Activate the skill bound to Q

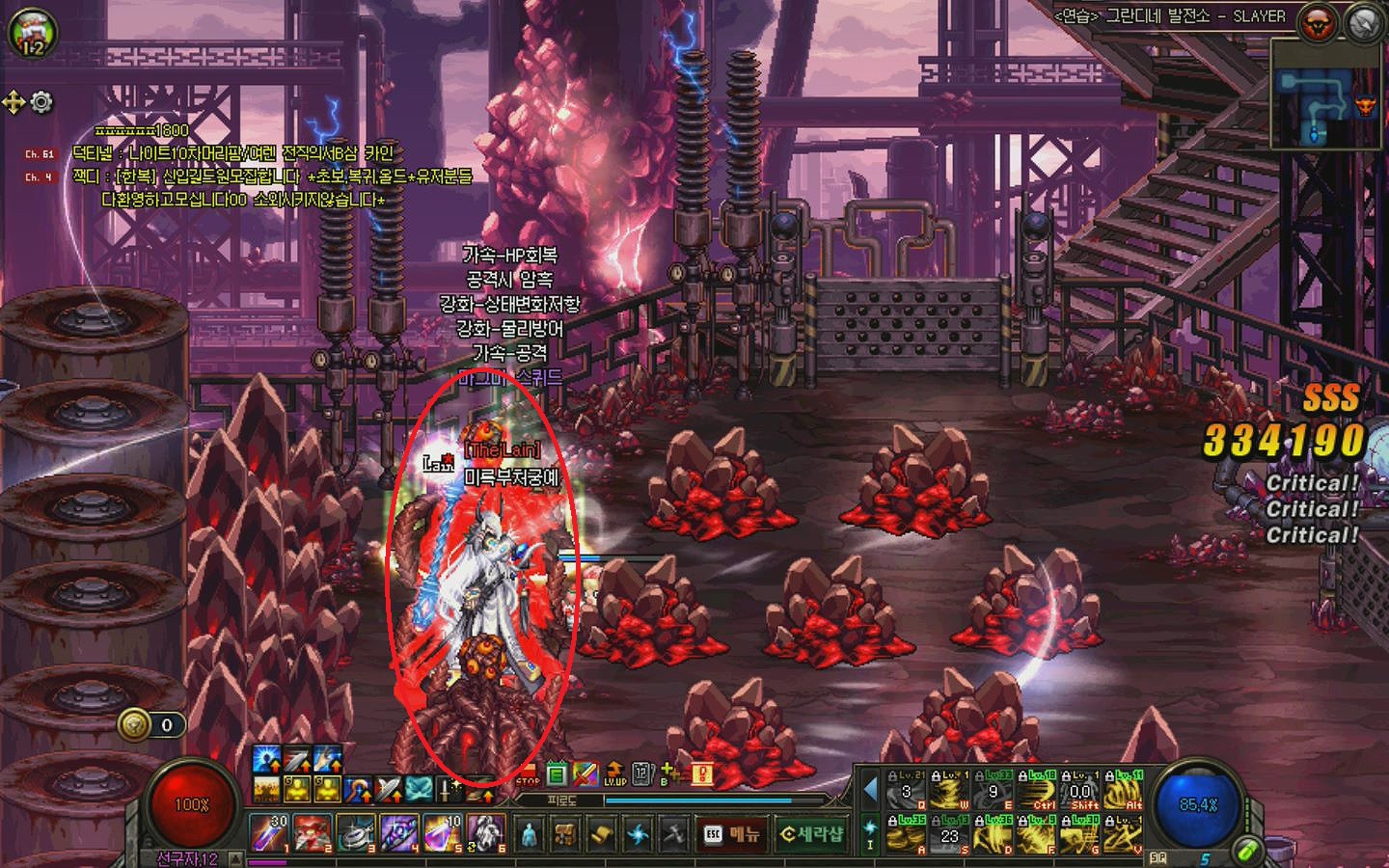pyautogui.click(x=906, y=792)
